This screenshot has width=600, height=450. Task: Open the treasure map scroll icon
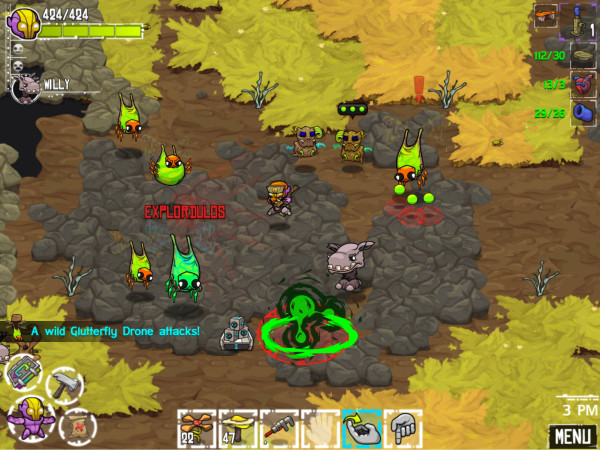pos(76,424)
